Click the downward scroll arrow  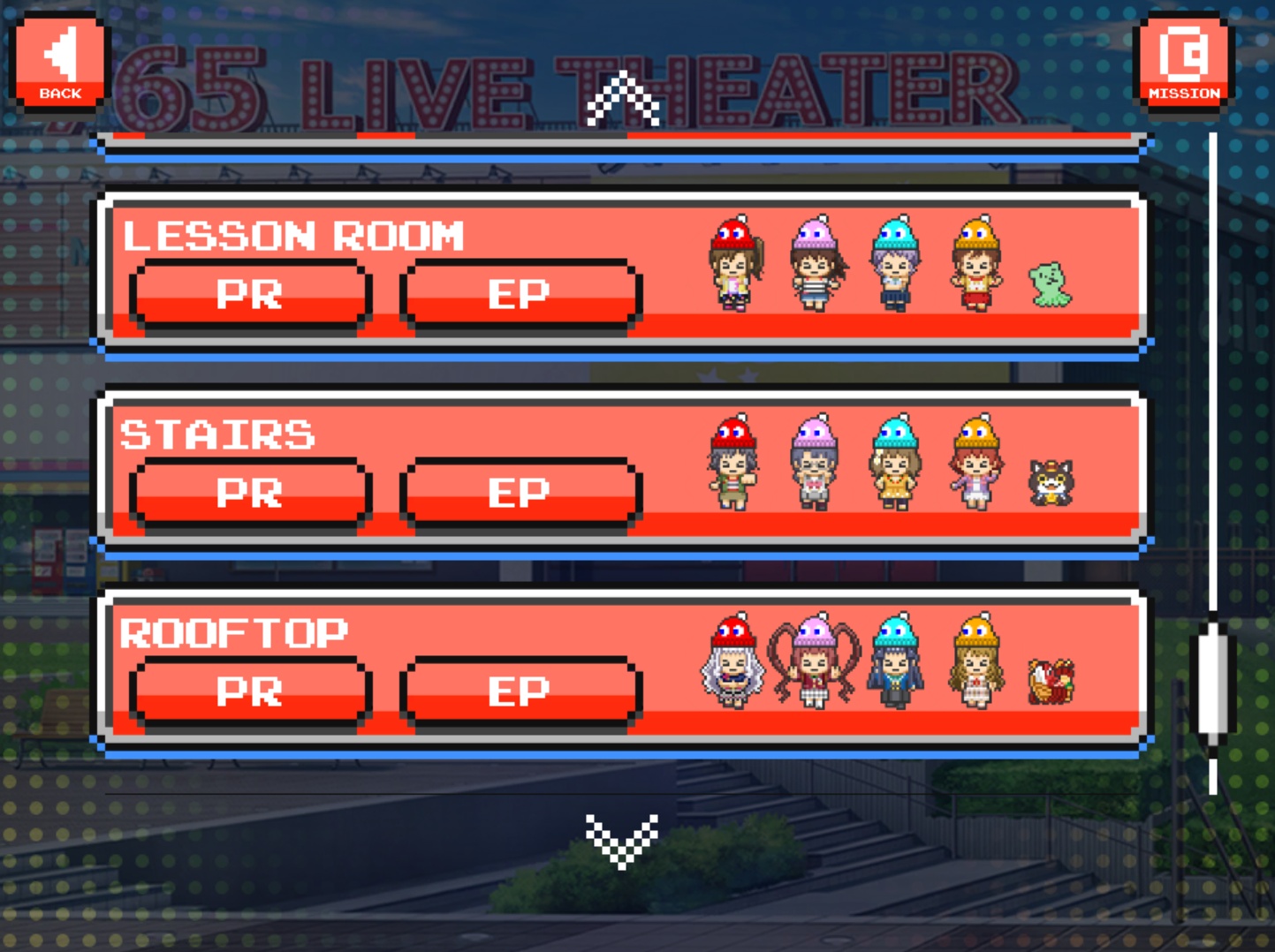point(622,840)
